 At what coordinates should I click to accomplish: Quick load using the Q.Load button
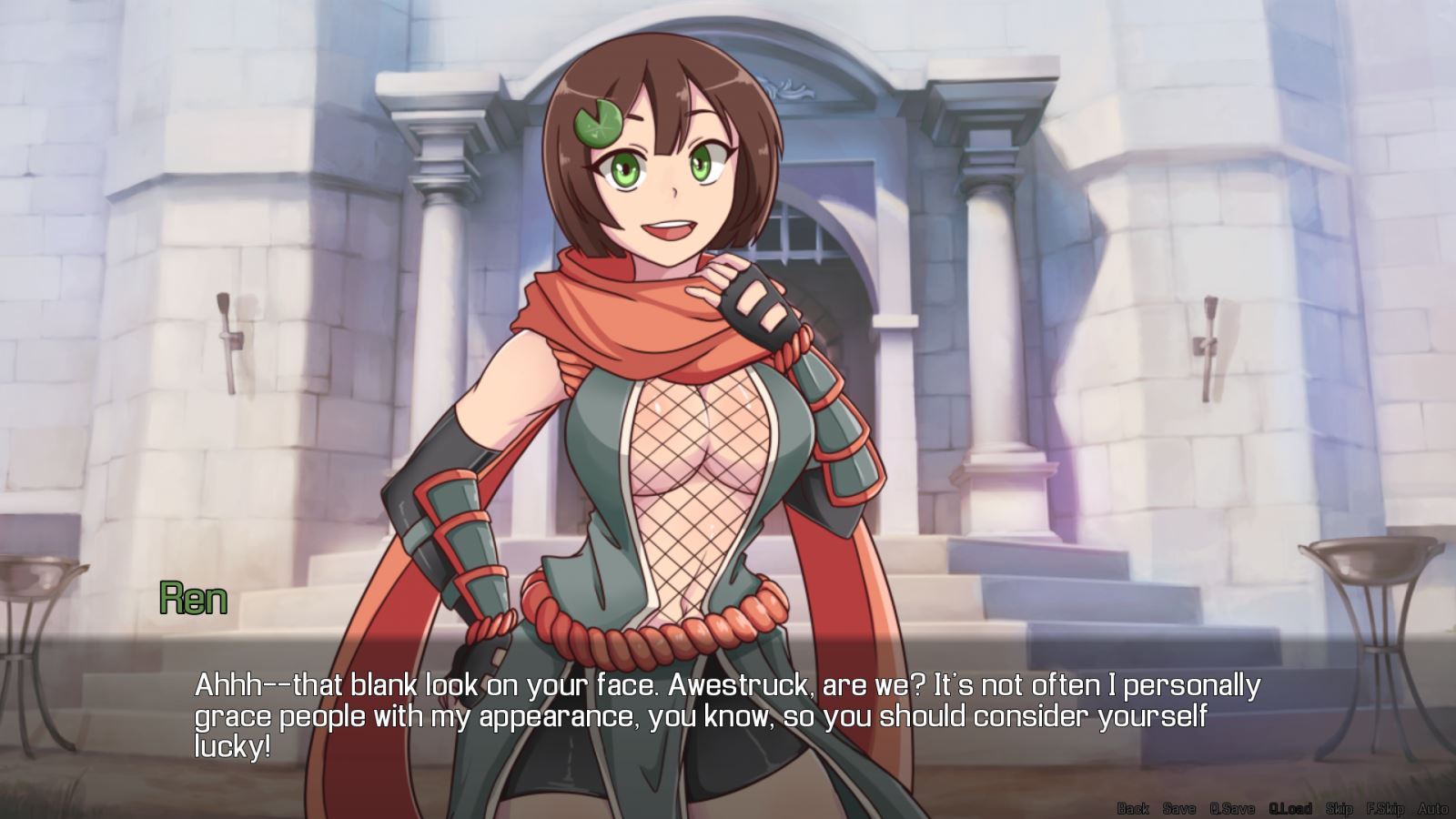pyautogui.click(x=1290, y=808)
